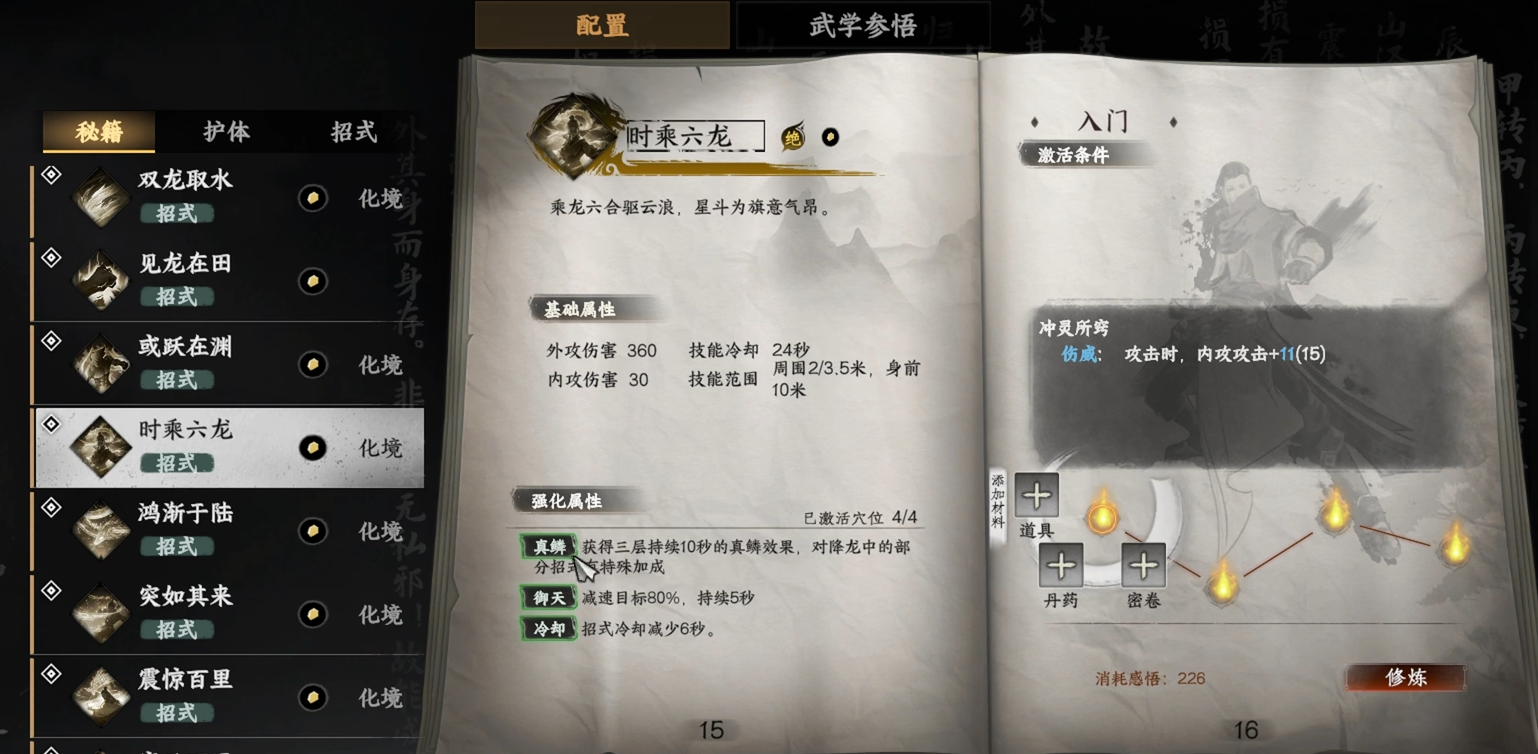
Task: Toggle the 御天 enhancement attribute
Action: (548, 598)
